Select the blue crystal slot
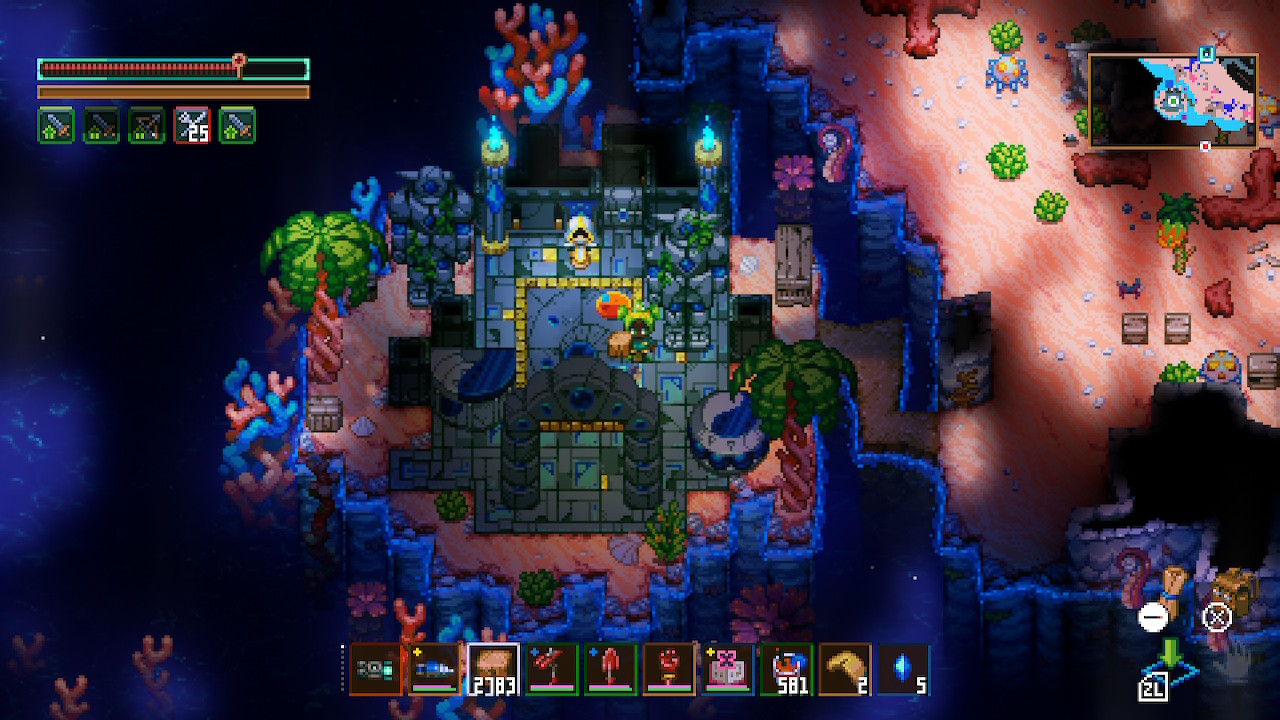The width and height of the screenshot is (1280, 720). 904,669
